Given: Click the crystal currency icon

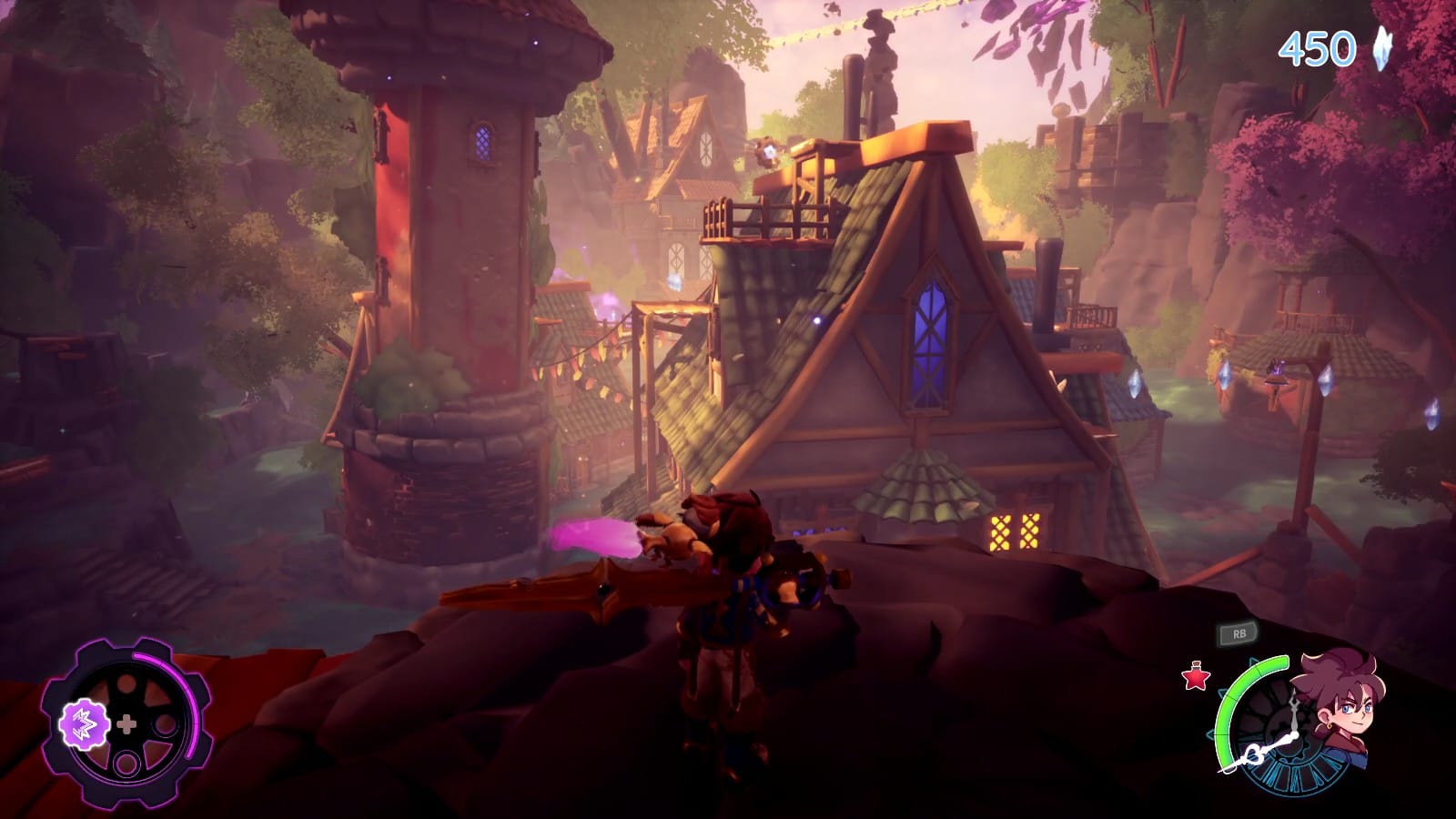Looking at the screenshot, I should pos(1383,48).
